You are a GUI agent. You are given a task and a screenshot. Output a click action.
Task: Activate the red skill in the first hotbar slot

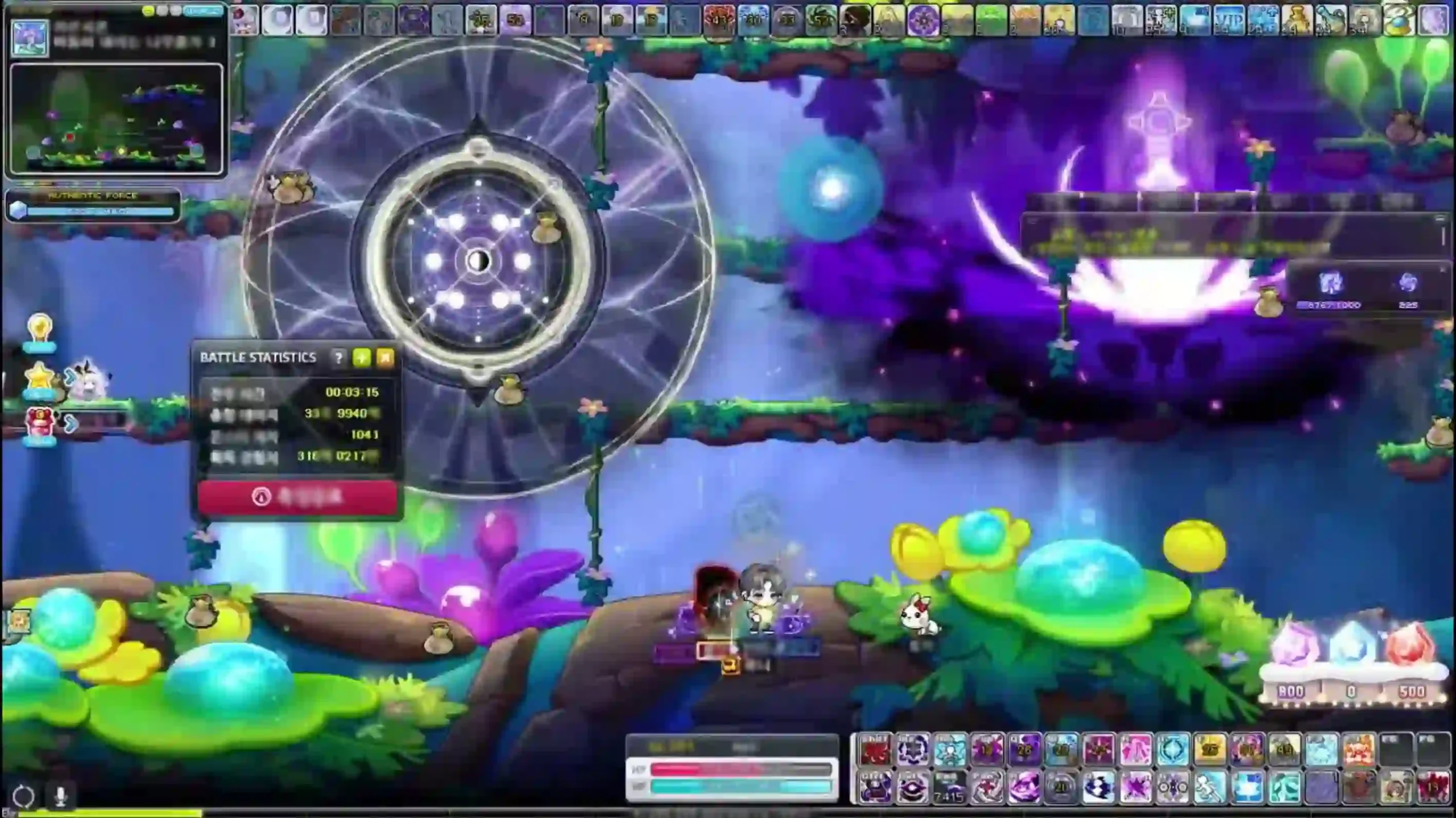coord(874,749)
